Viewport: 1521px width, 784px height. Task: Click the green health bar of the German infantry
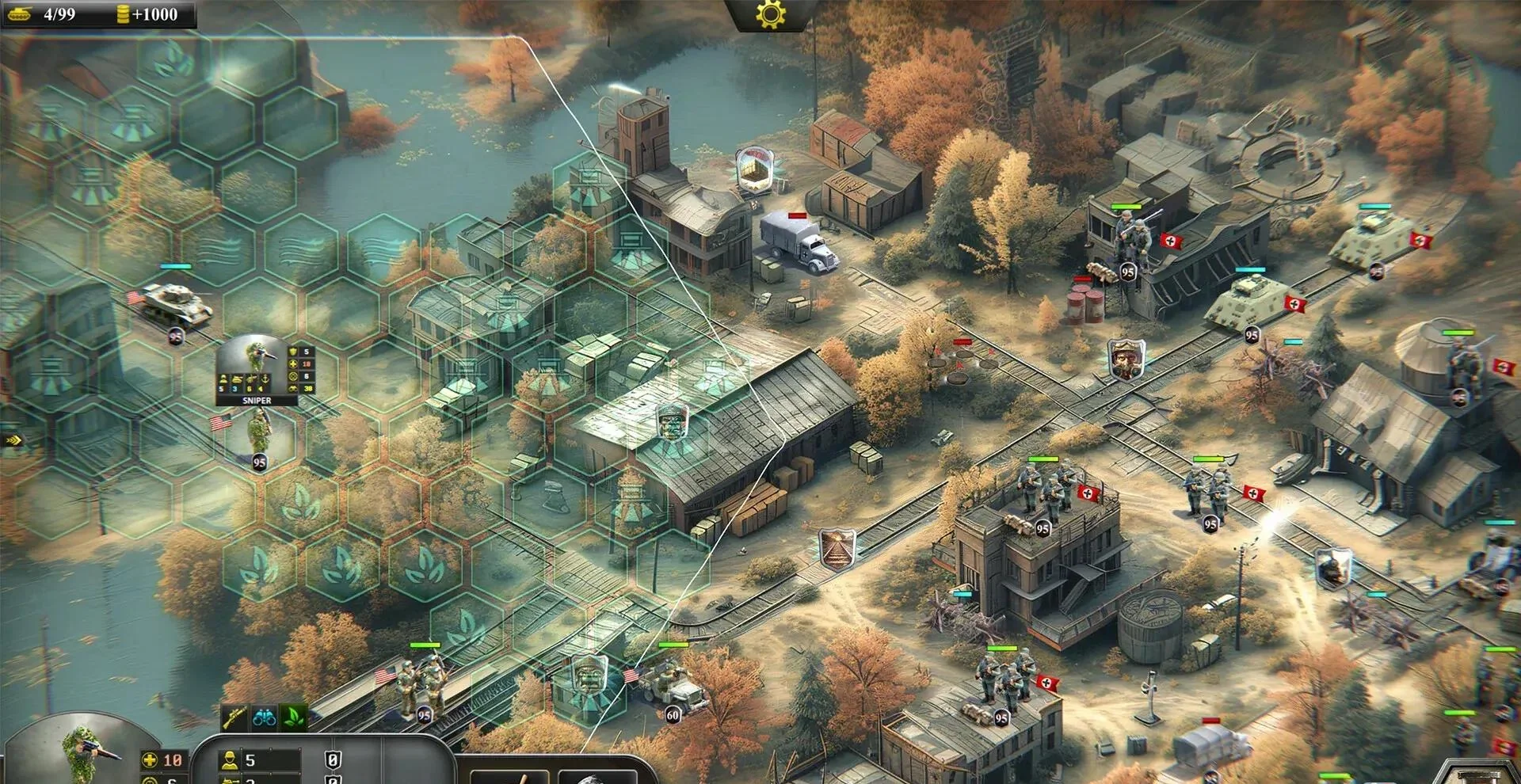(1042, 459)
